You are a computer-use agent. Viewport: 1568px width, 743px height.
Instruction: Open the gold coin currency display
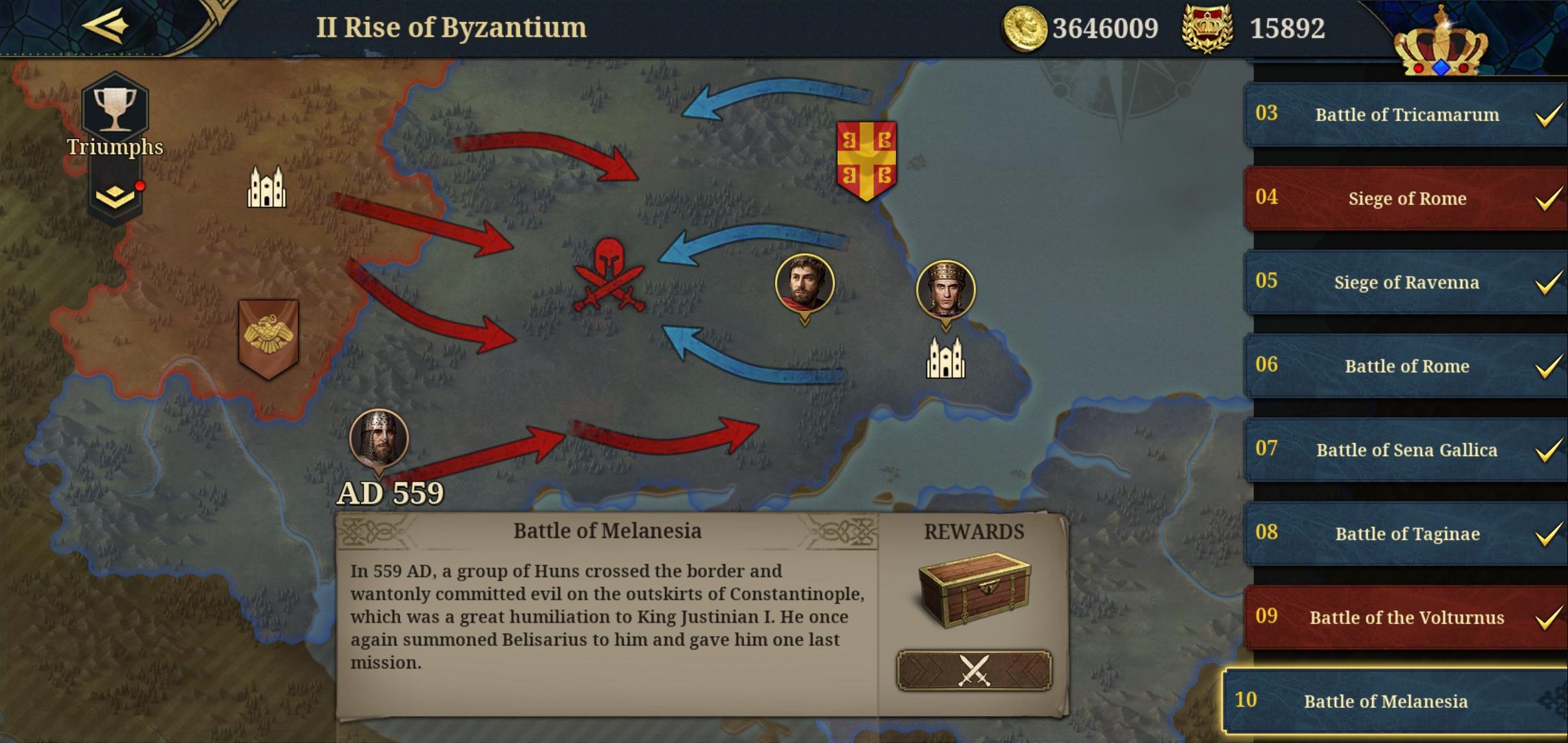(x=1026, y=28)
